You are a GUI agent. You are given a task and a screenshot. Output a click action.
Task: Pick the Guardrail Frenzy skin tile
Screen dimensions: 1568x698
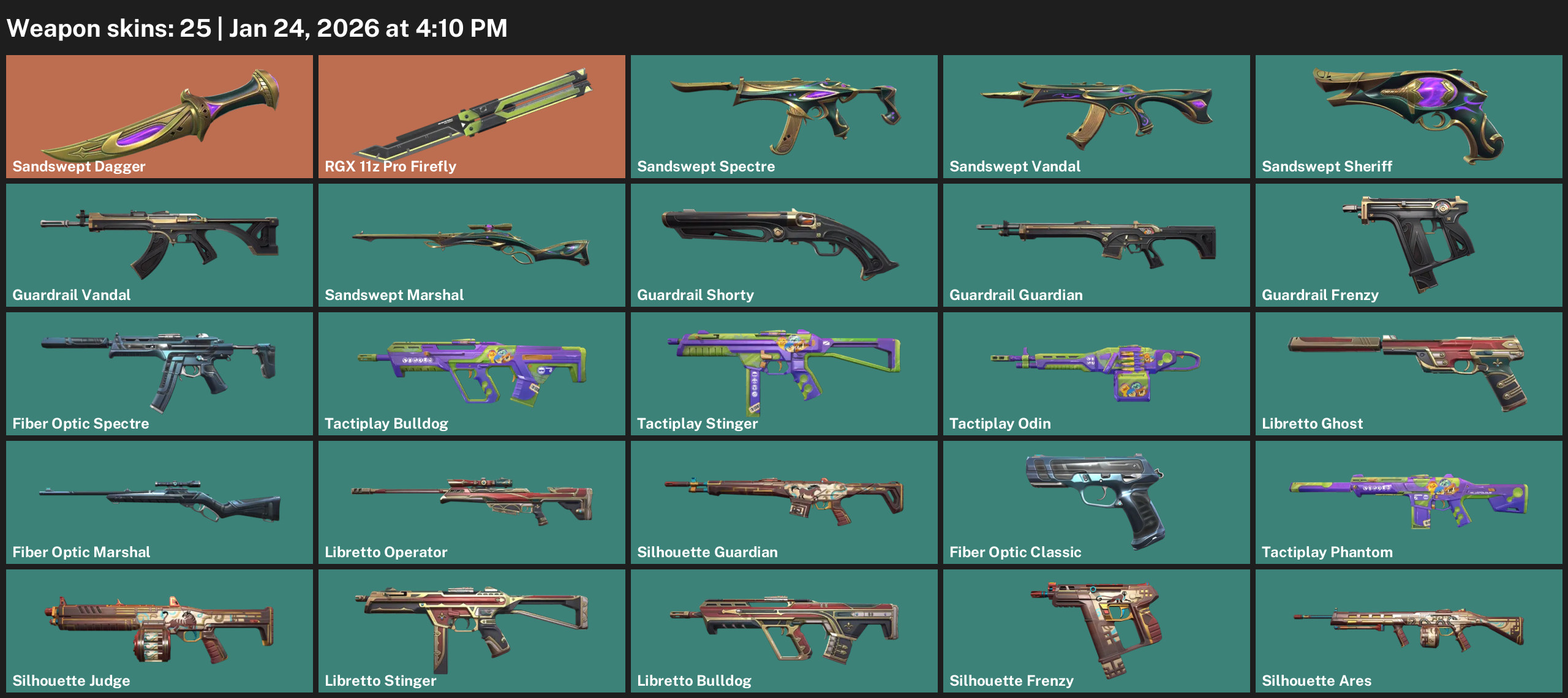1409,245
